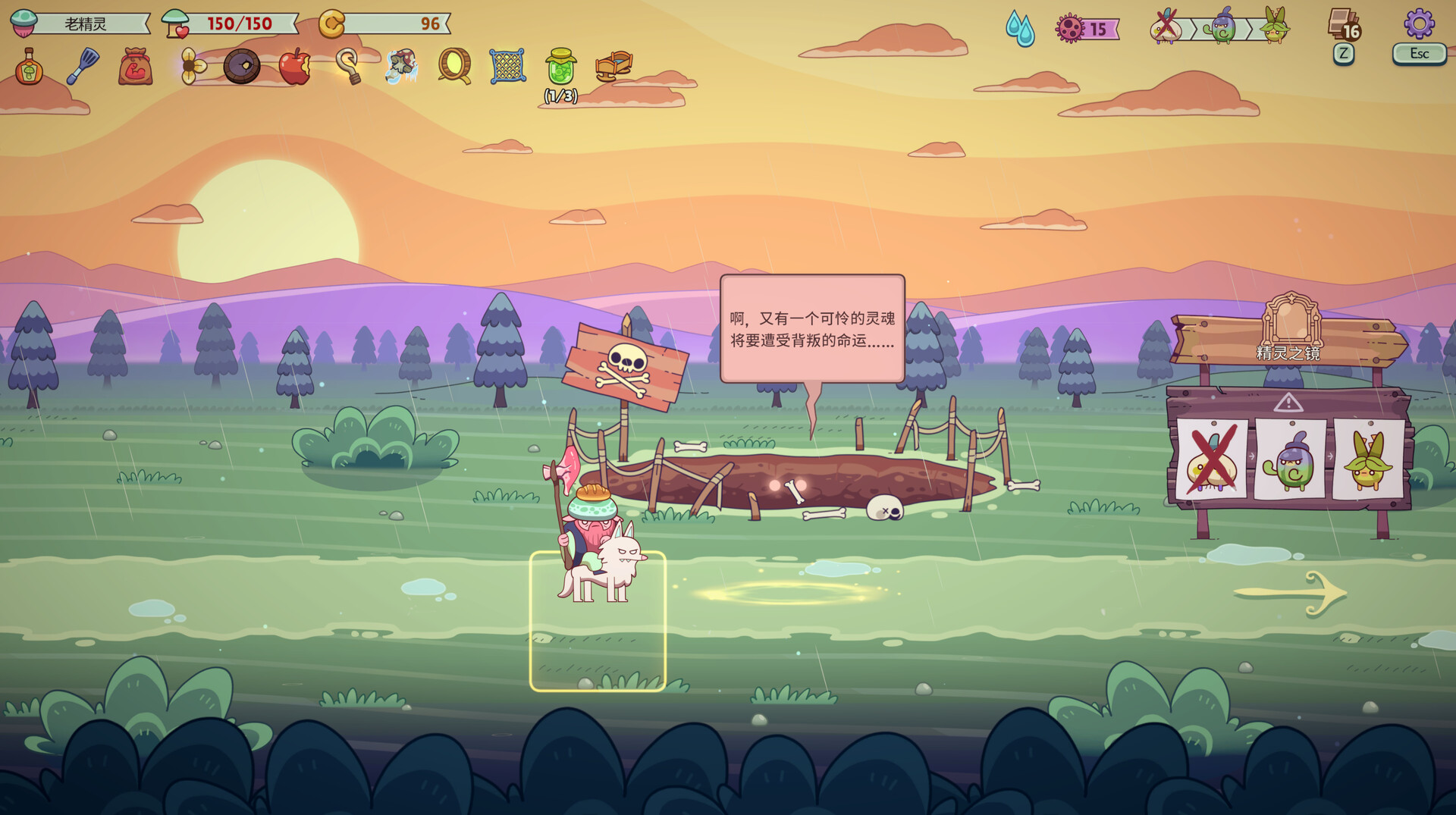Inspect the blue spatula relic
The image size is (1456, 815).
pos(83,67)
